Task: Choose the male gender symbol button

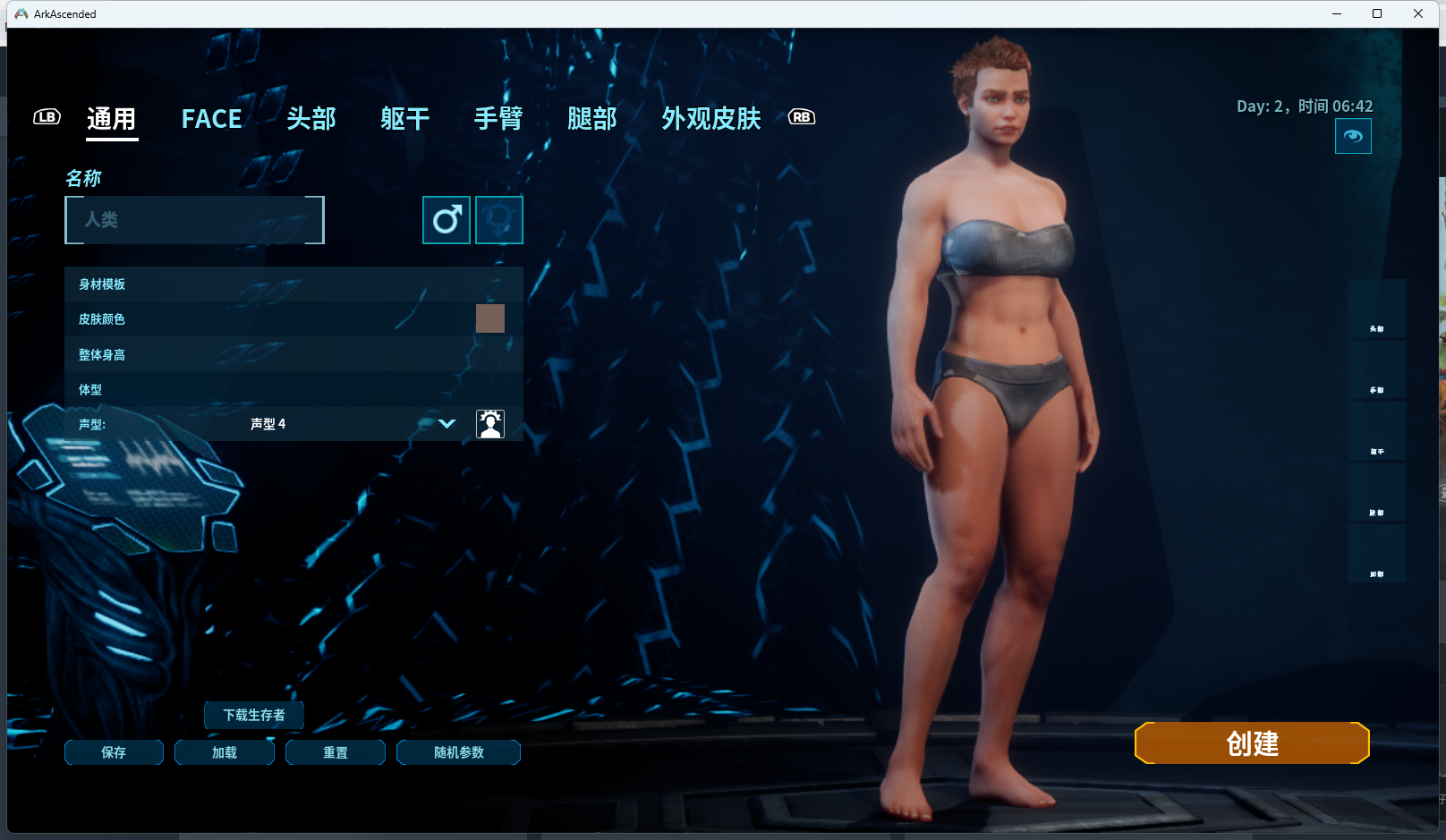Action: point(447,220)
